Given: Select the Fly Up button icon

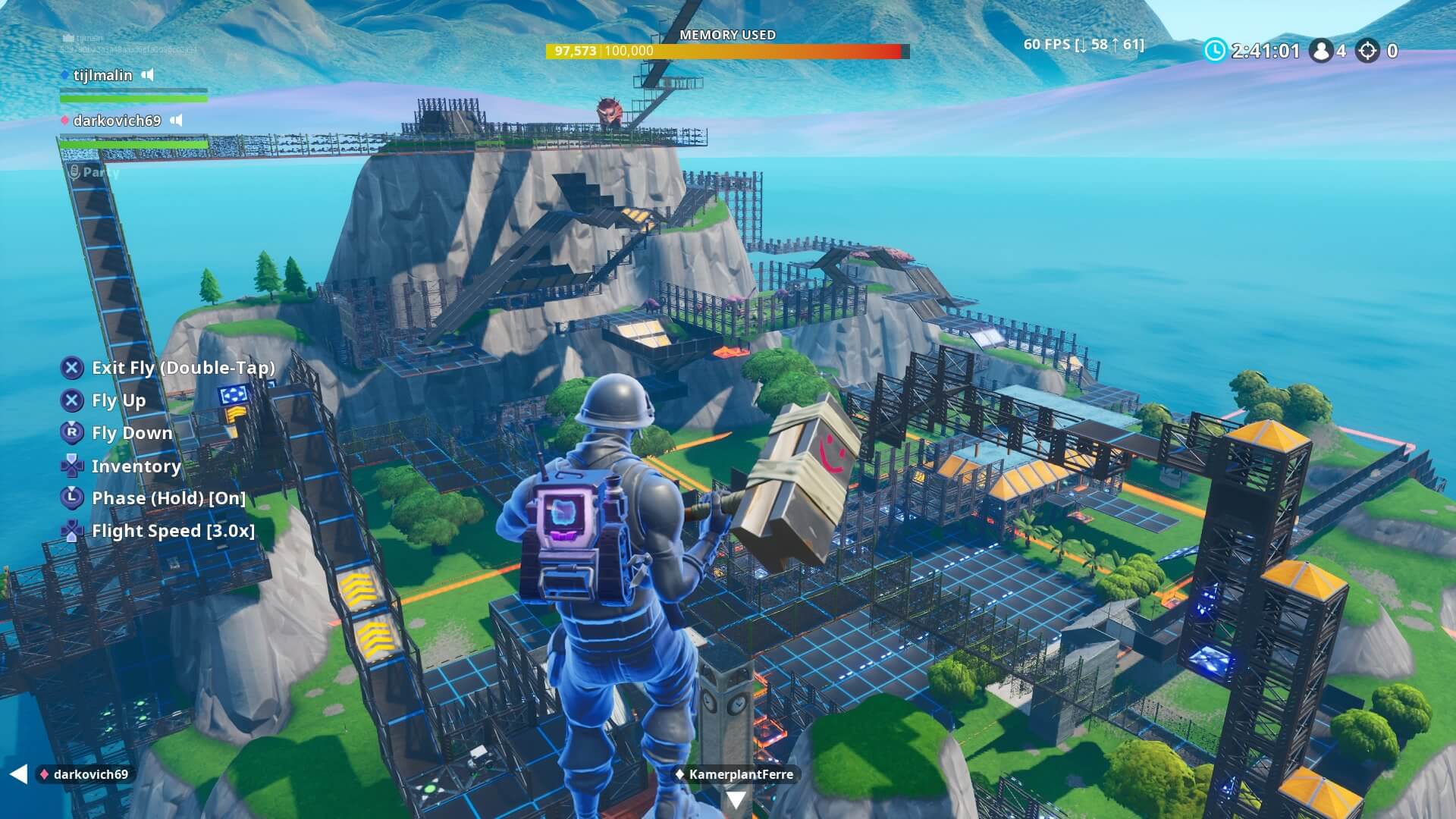Looking at the screenshot, I should 71,400.
